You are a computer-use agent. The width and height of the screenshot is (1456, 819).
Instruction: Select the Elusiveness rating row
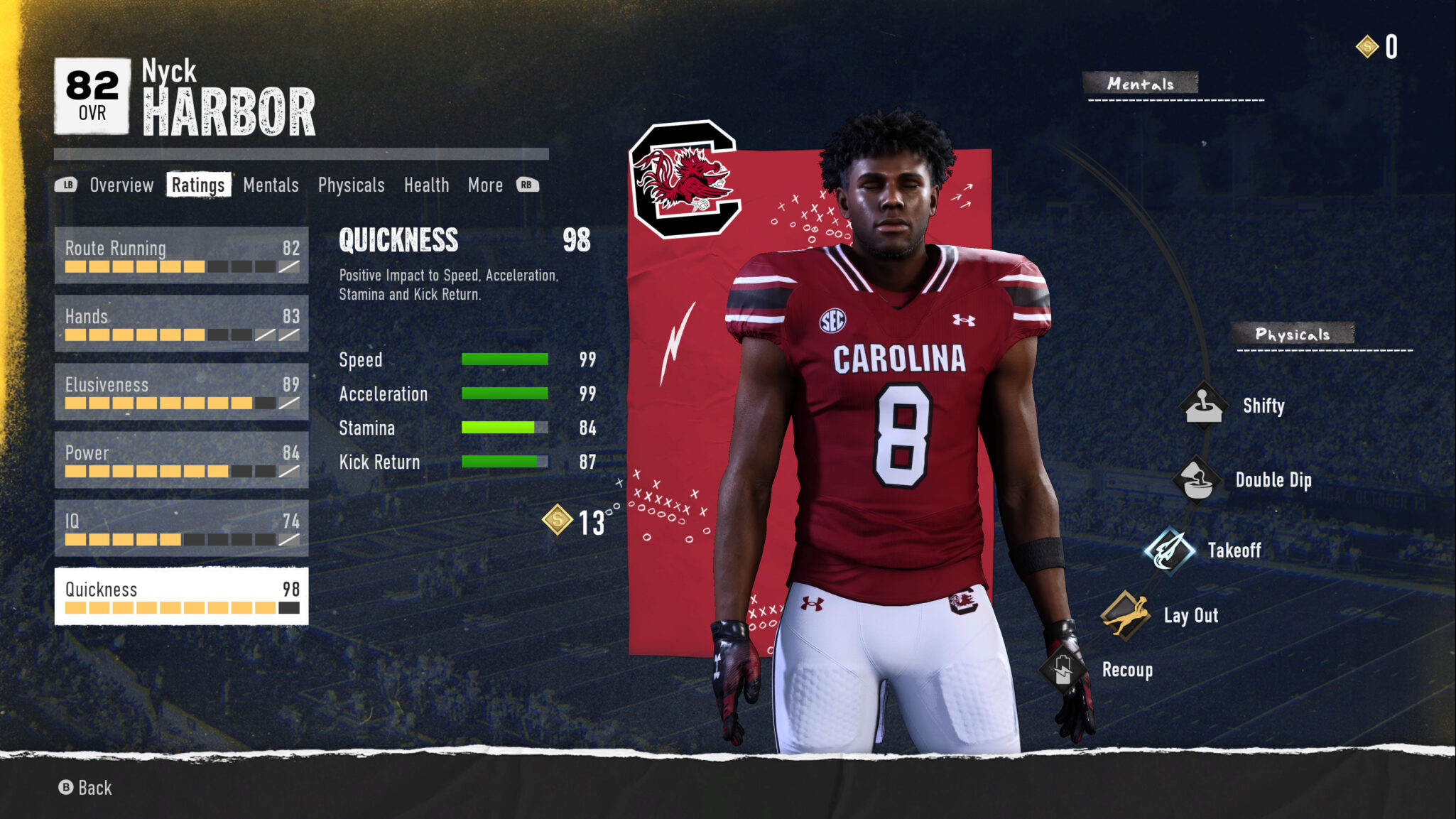tap(181, 394)
